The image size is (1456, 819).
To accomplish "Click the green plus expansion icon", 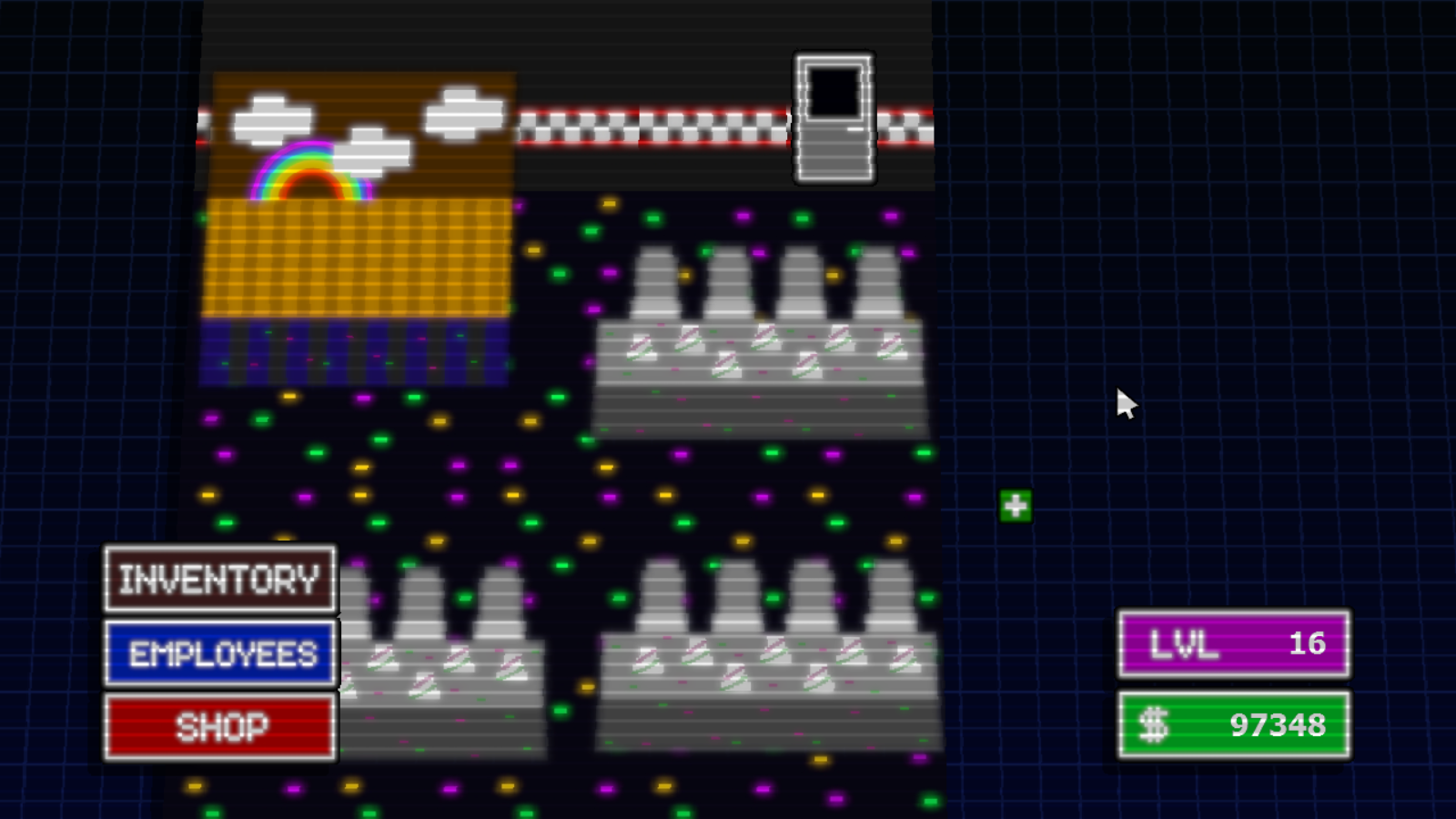I will pos(1015,504).
